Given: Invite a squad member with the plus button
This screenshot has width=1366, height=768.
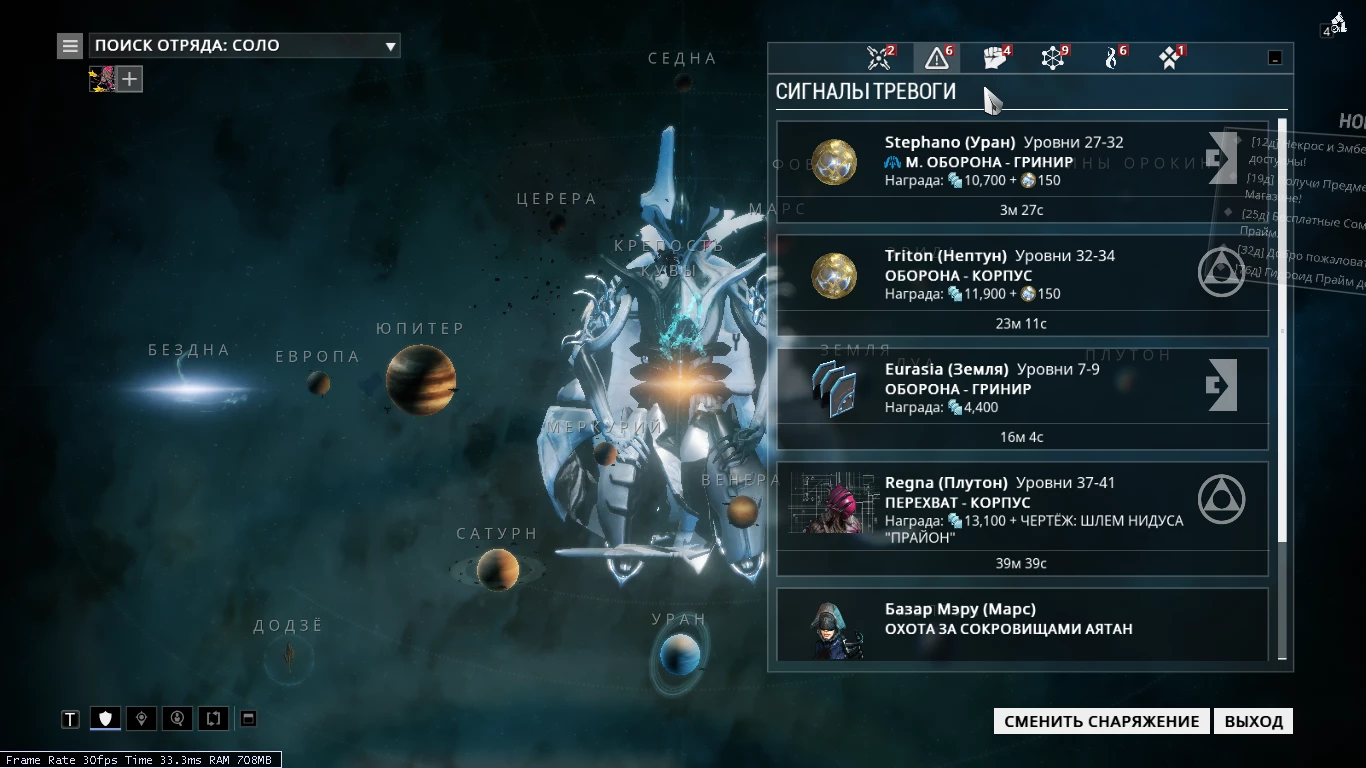Looking at the screenshot, I should tap(130, 79).
